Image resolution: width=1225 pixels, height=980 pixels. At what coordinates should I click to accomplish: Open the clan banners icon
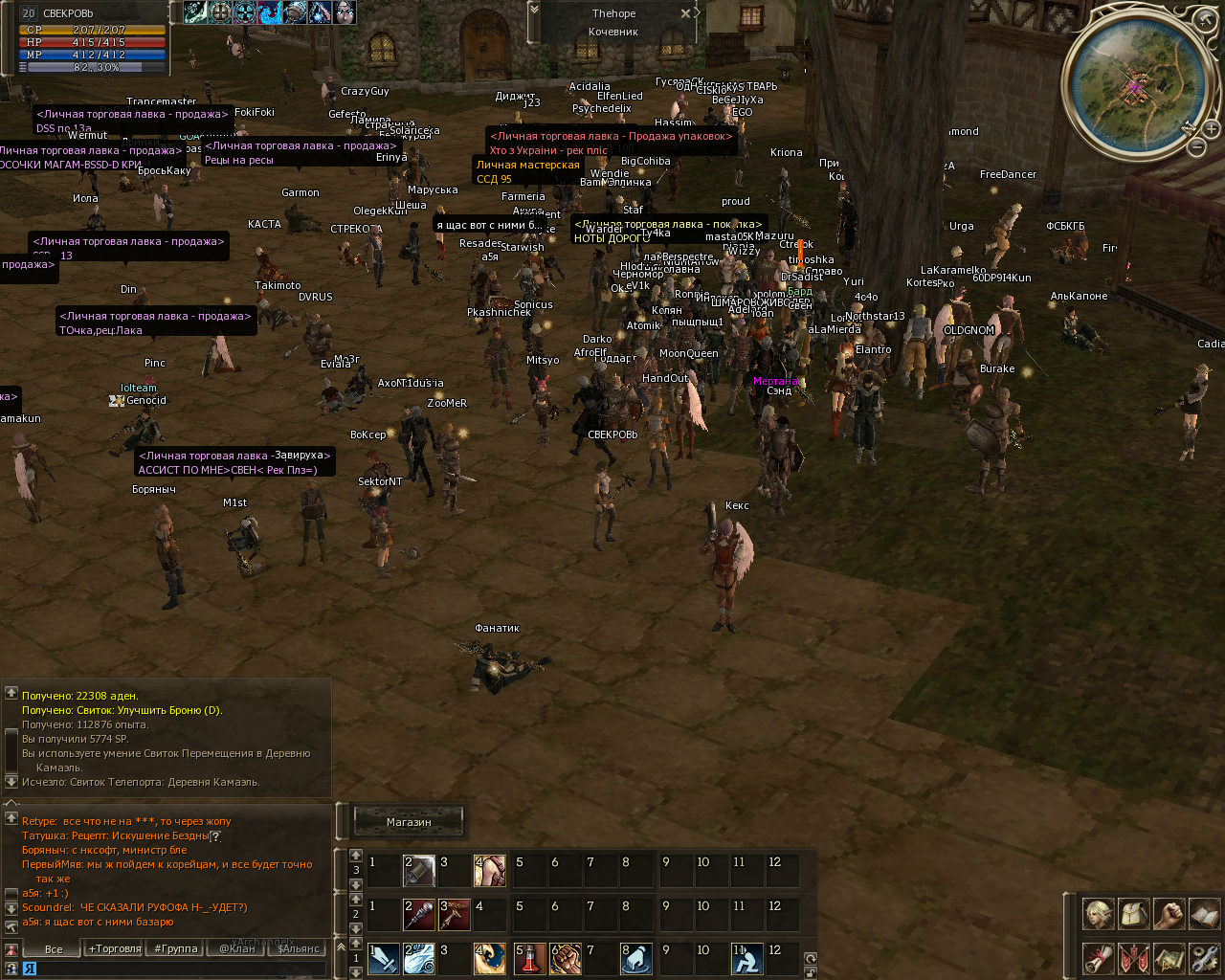[x=1133, y=957]
